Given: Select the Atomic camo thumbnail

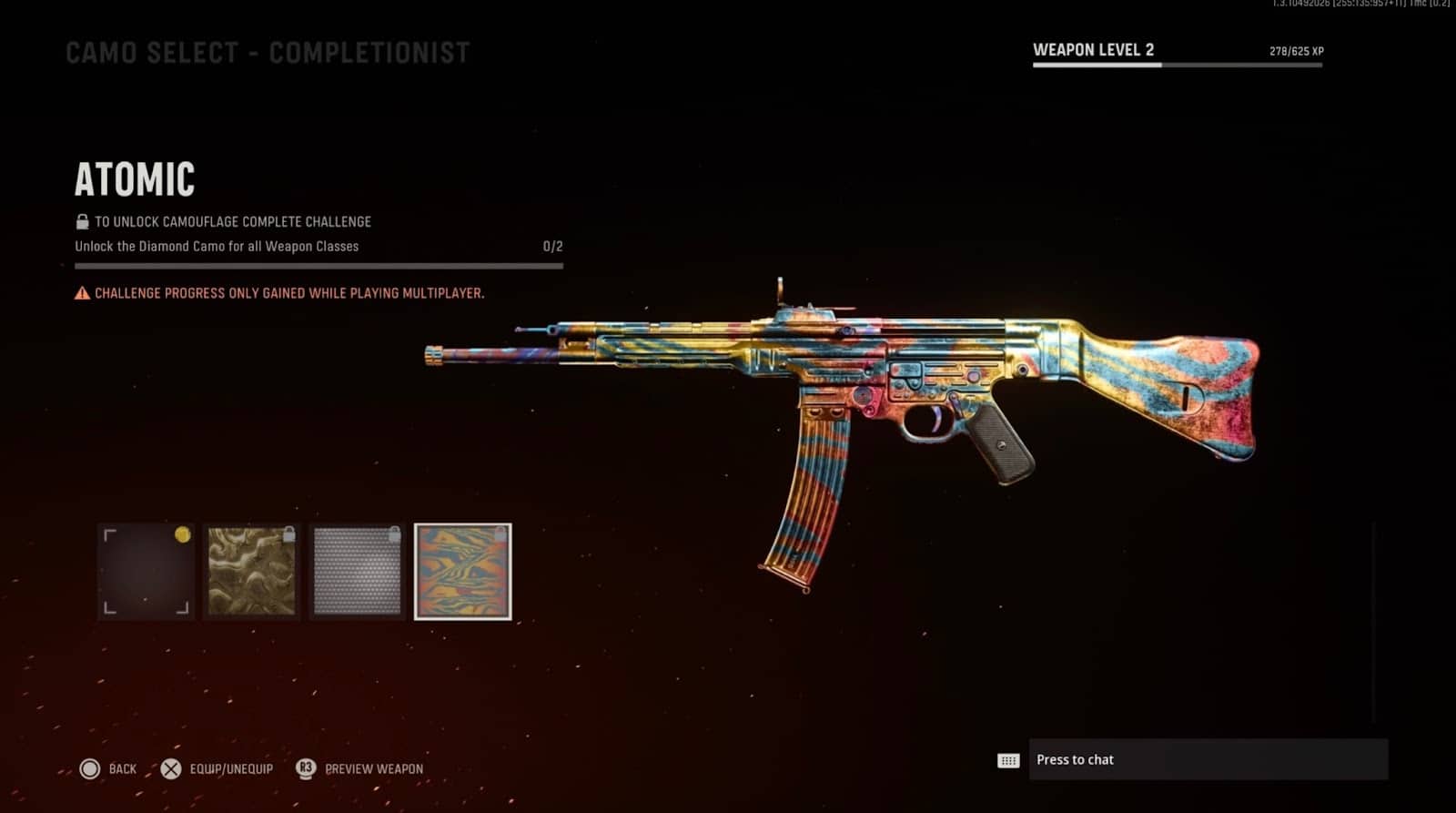Looking at the screenshot, I should [x=464, y=574].
